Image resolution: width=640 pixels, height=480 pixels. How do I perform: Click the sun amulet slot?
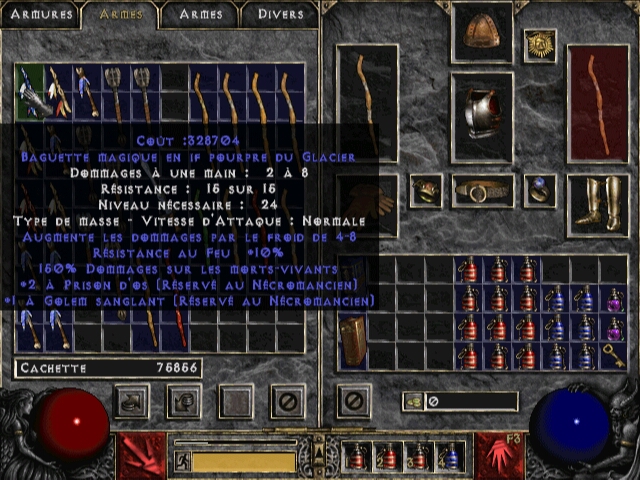tap(540, 45)
